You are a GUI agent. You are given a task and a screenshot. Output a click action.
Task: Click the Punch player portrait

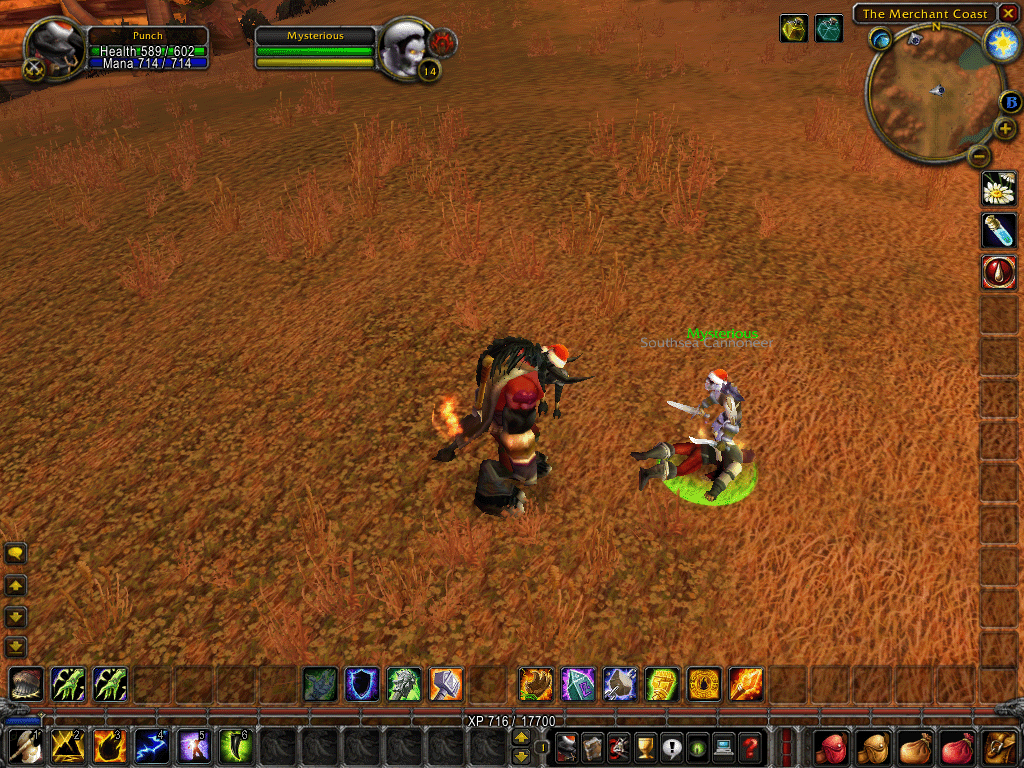pos(56,46)
